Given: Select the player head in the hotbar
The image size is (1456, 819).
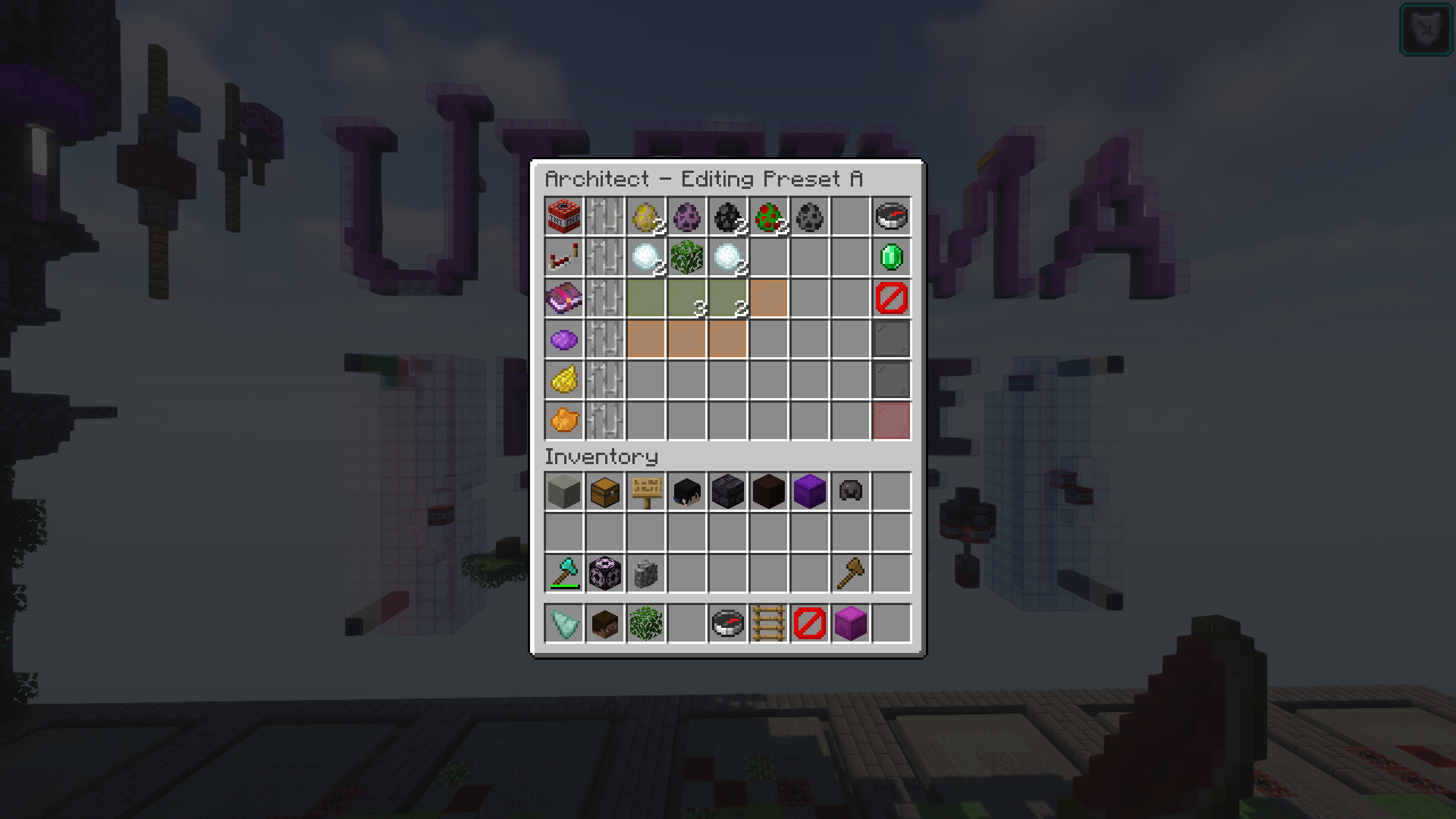Looking at the screenshot, I should click(x=604, y=623).
